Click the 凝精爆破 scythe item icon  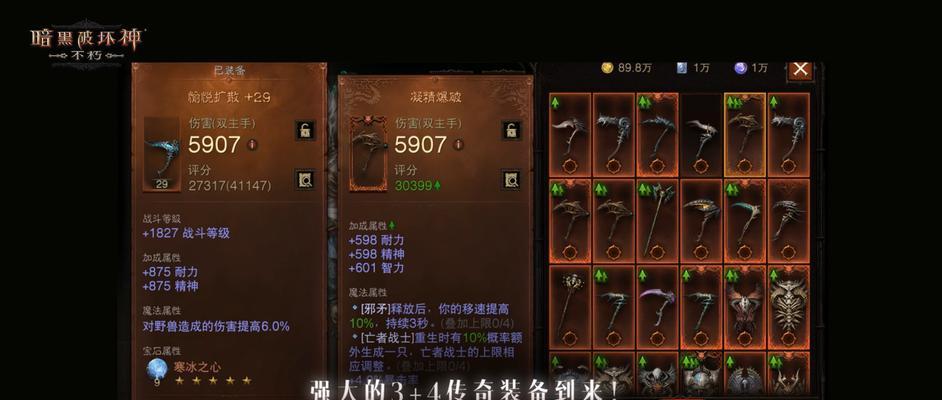pyautogui.click(x=367, y=153)
